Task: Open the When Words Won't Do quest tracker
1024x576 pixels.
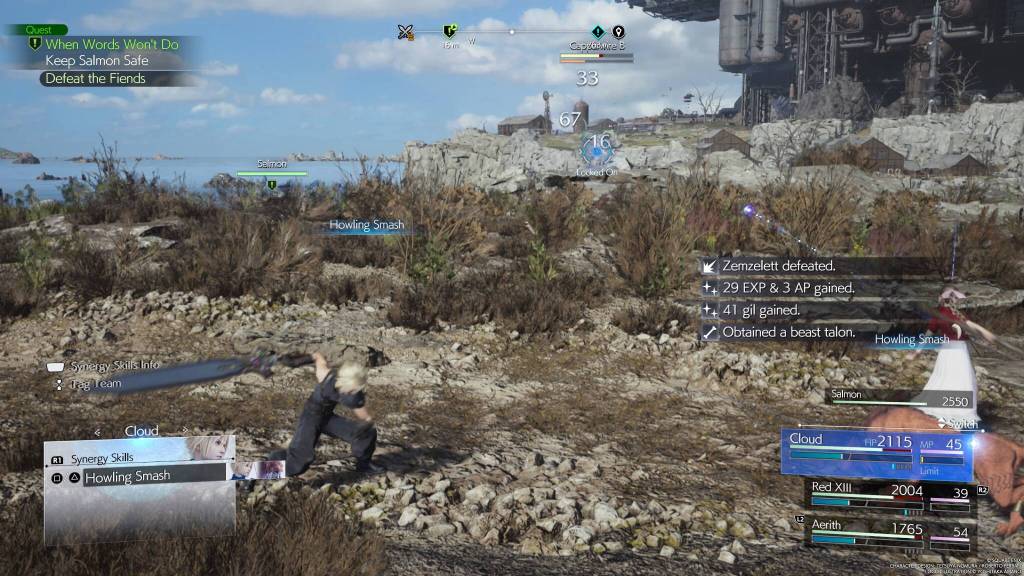Action: [x=112, y=44]
